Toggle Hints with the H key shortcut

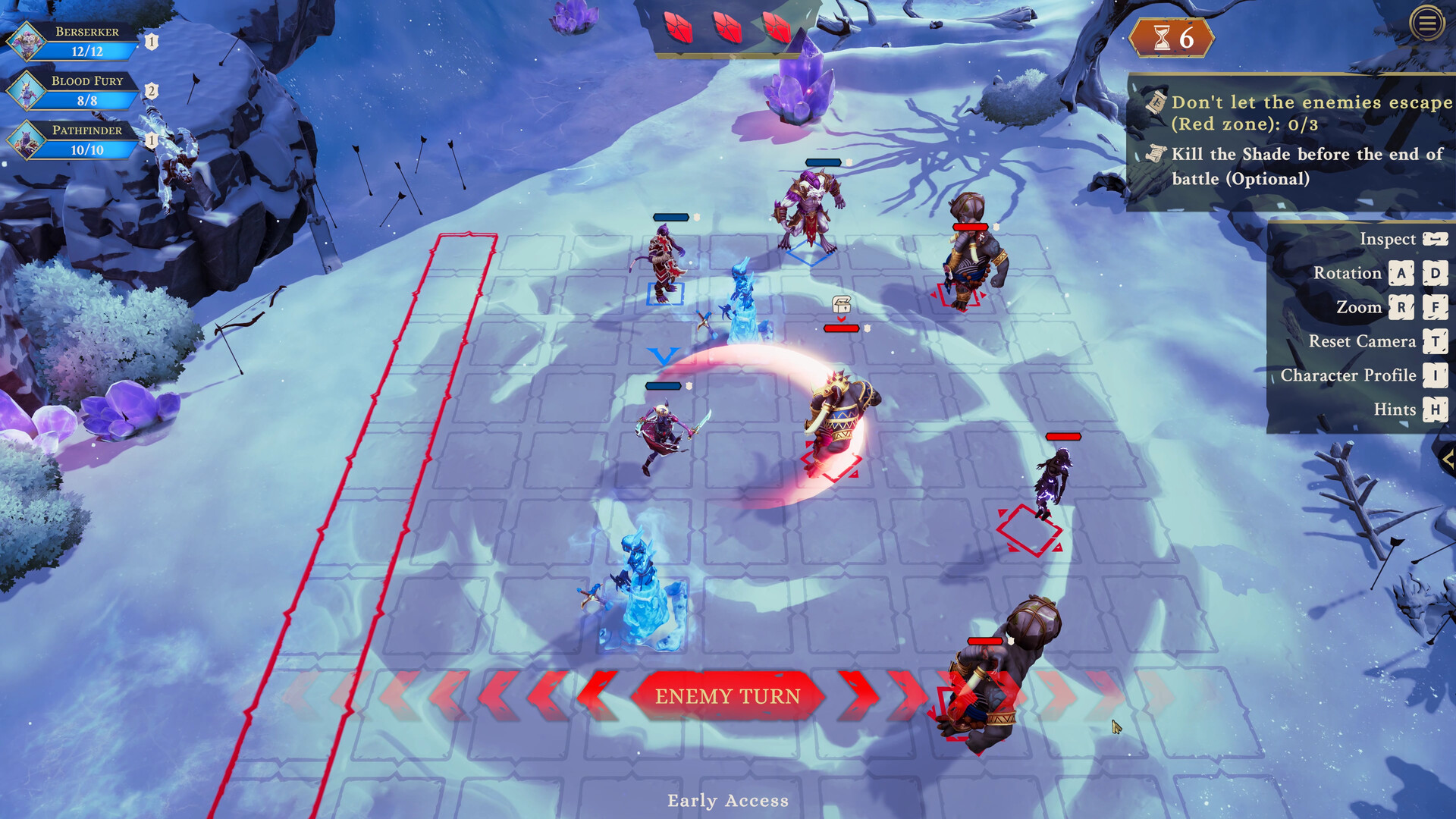[1436, 409]
